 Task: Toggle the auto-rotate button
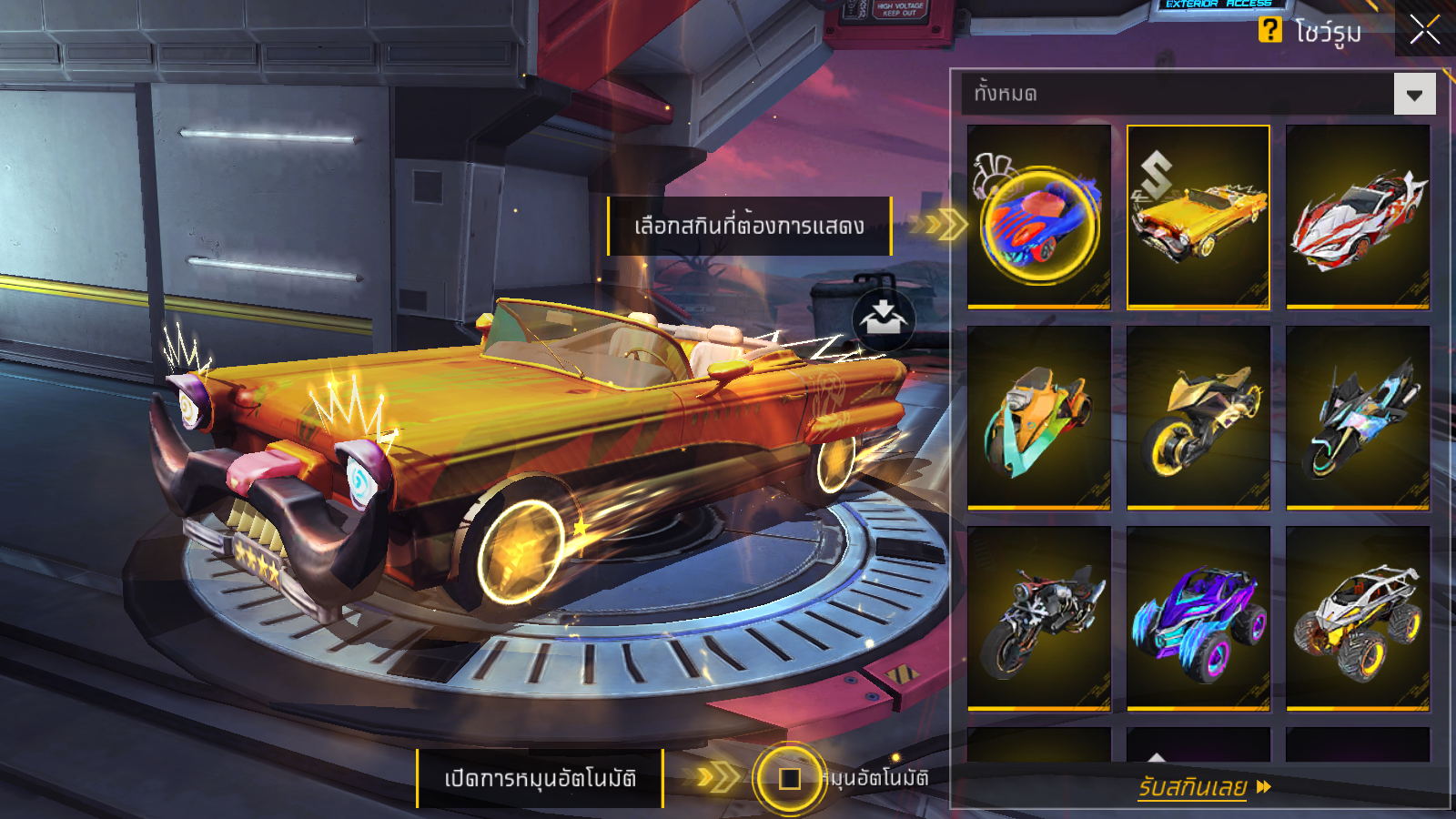coord(789,778)
